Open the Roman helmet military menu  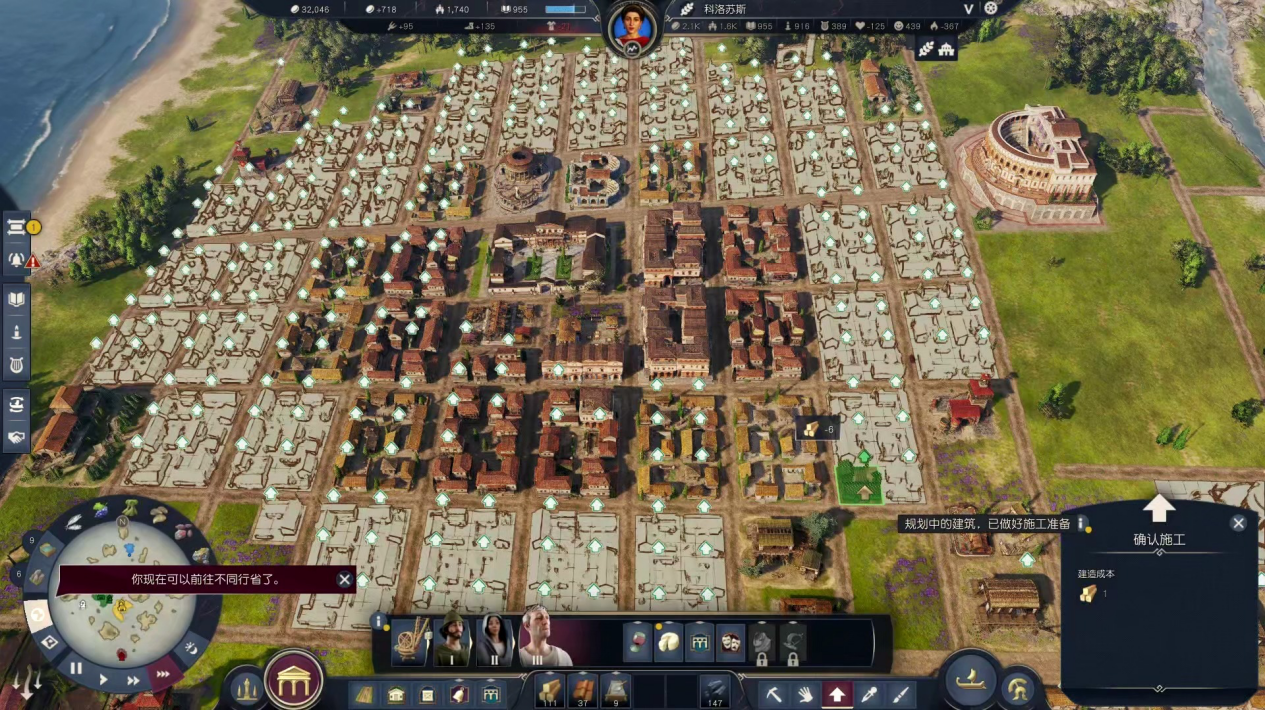point(1019,690)
